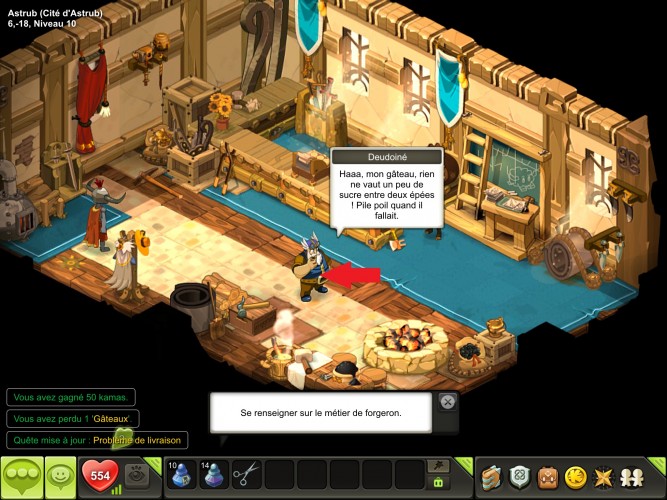Viewport: 667px width, 500px height.
Task: Open the brown backpack inventory
Action: tap(549, 476)
